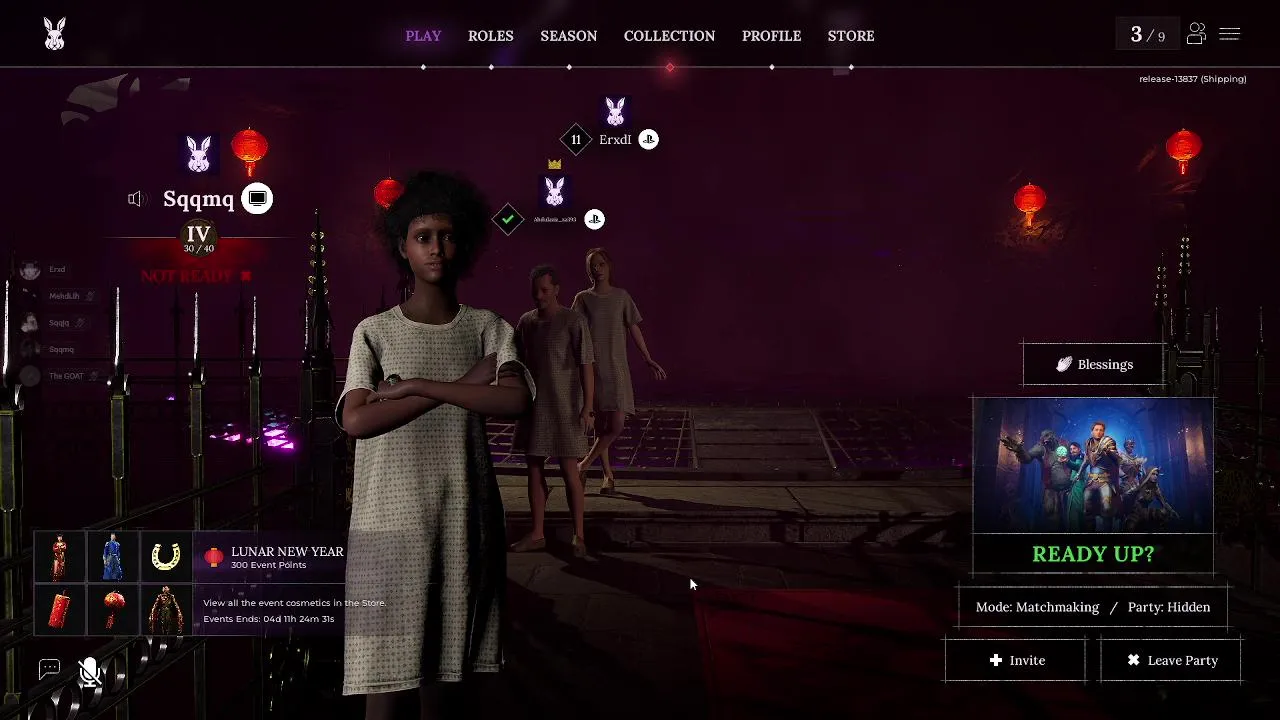Toggle the muted microphone icon
The width and height of the screenshot is (1280, 720).
click(90, 672)
